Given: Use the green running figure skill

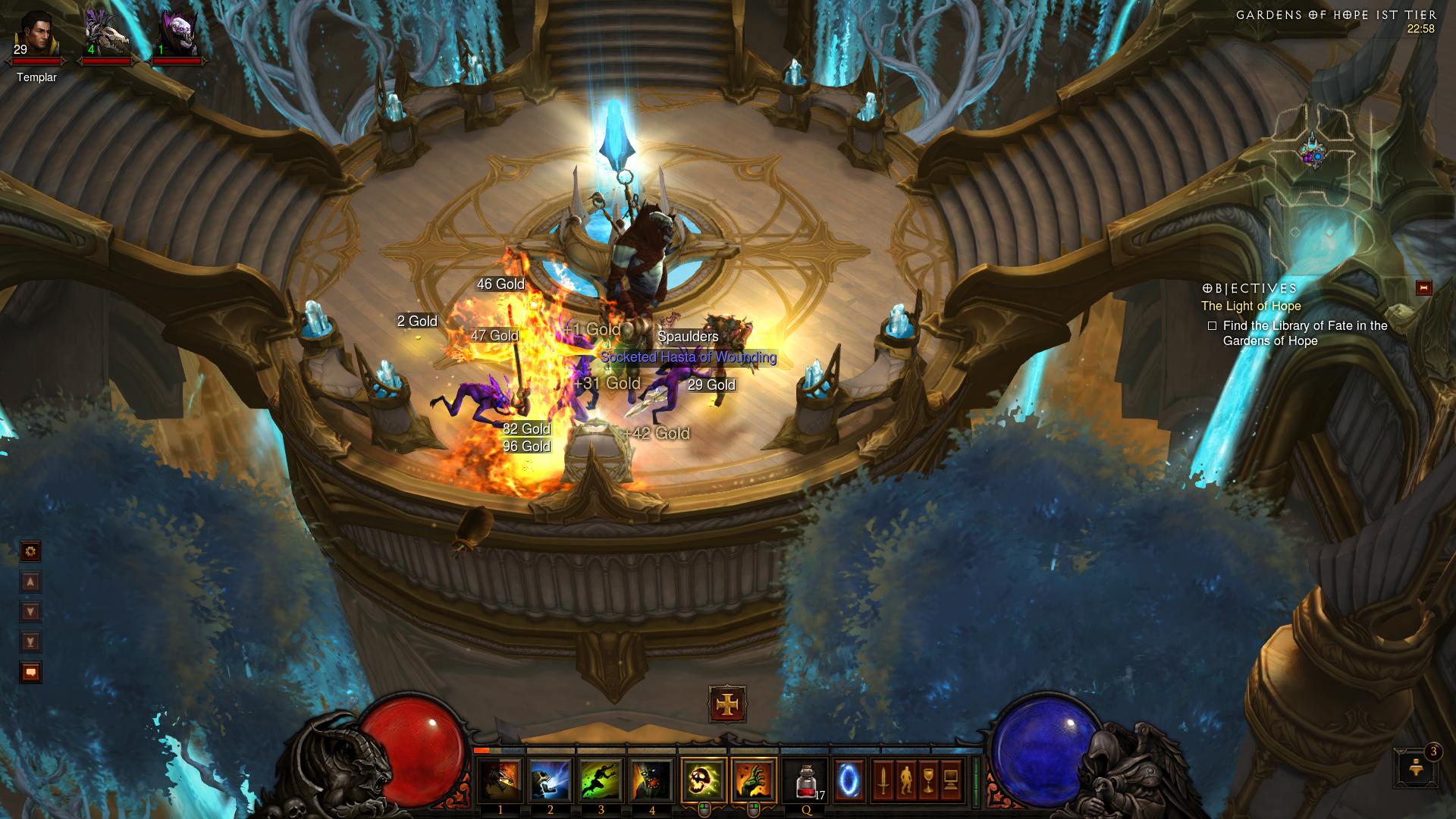Looking at the screenshot, I should (601, 781).
